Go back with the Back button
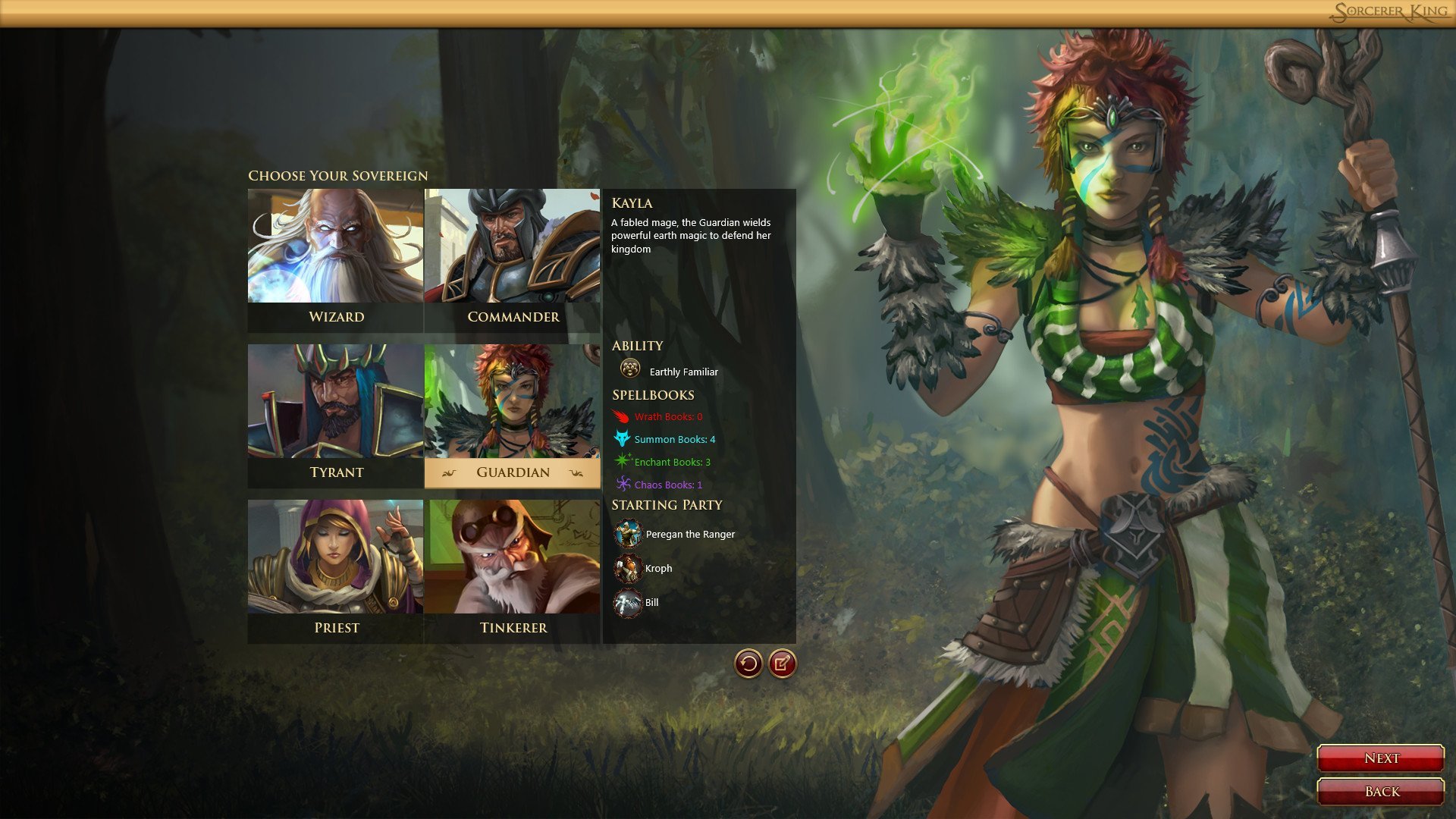This screenshot has width=1456, height=819. point(1380,791)
